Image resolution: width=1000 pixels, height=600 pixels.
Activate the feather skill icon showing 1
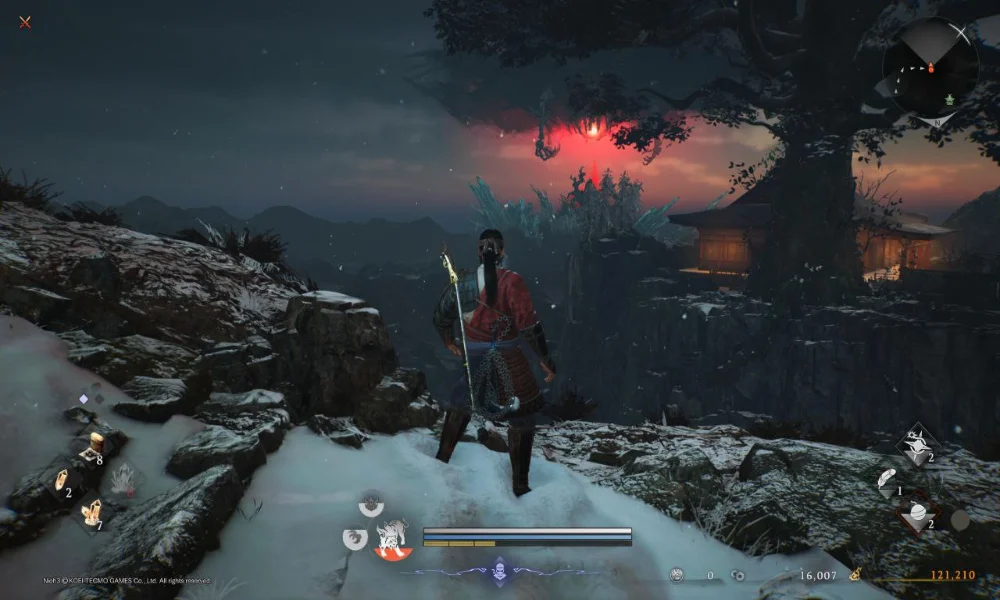point(887,480)
